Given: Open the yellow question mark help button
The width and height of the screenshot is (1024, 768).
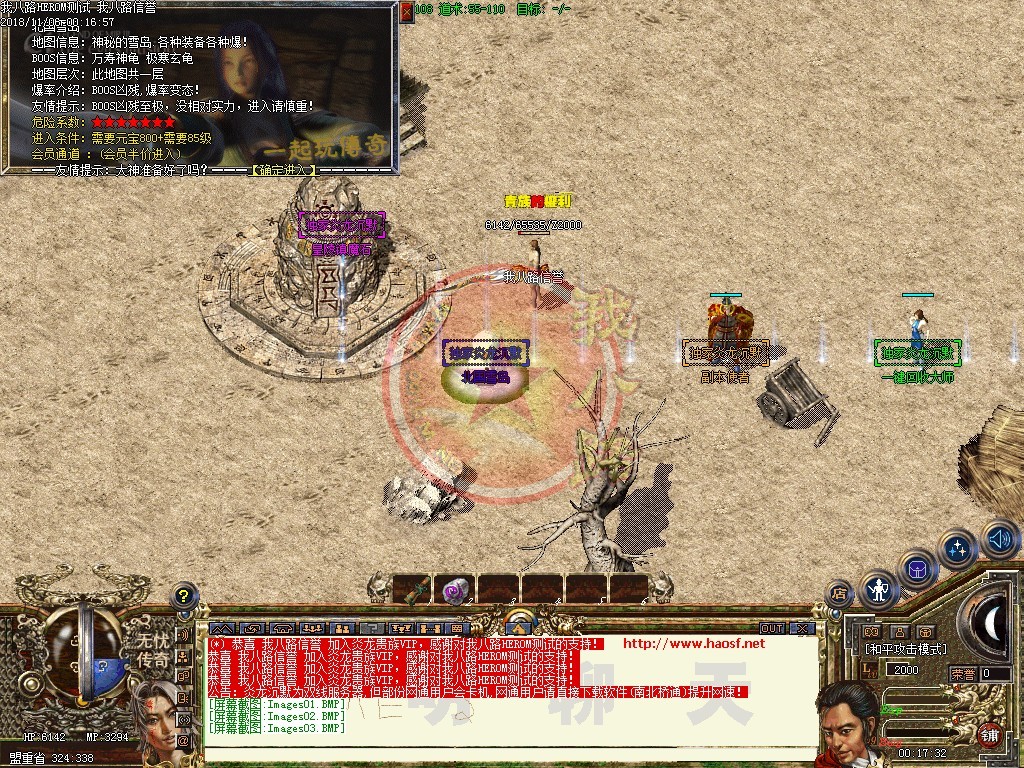Looking at the screenshot, I should point(183,596).
